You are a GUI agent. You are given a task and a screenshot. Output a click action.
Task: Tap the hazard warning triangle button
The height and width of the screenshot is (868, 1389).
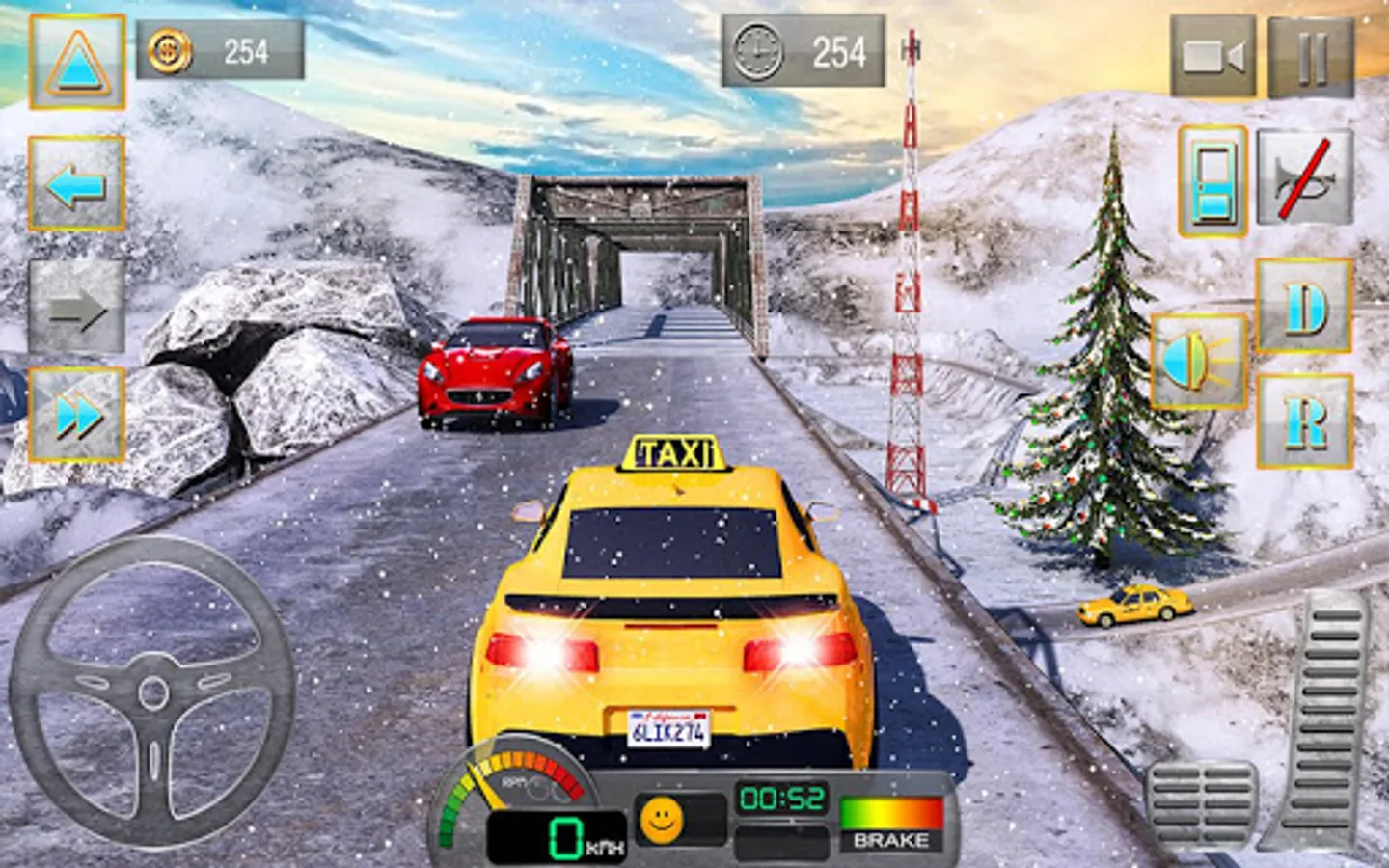coord(76,62)
